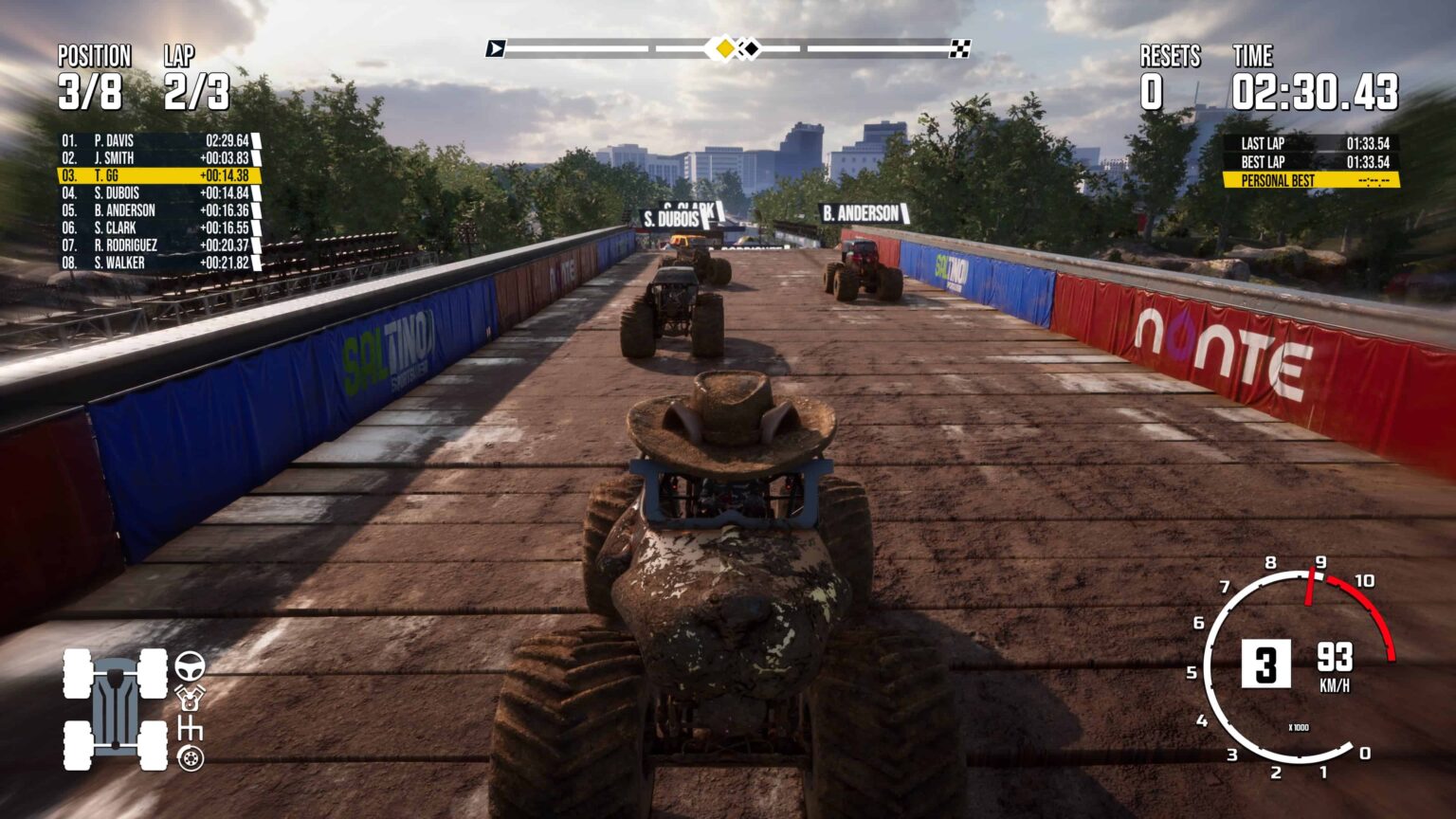Select P. Davis in the standings list
This screenshot has width=1456, height=819.
coord(158,140)
